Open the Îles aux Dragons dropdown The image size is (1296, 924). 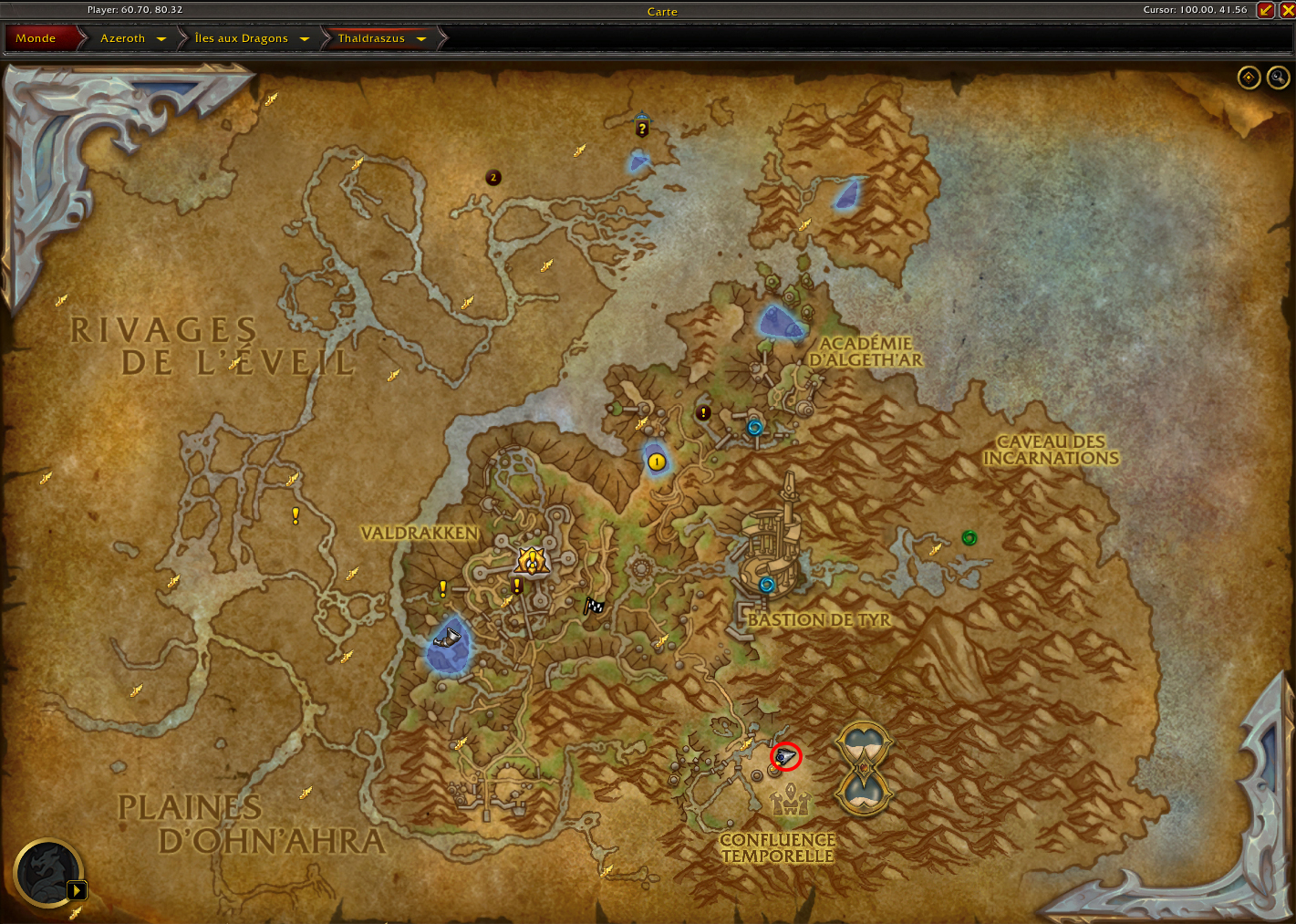[x=305, y=39]
